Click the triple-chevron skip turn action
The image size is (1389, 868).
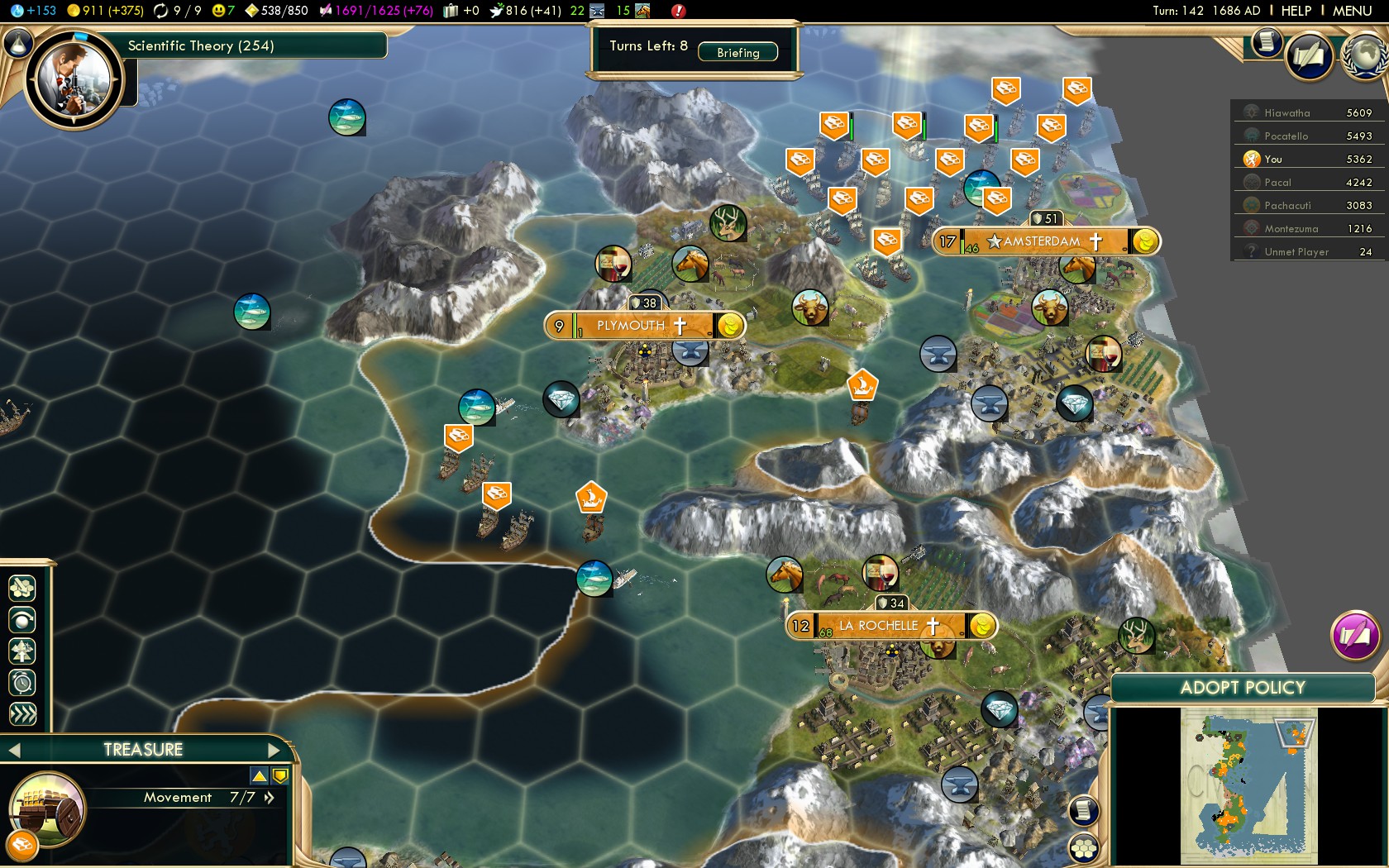click(22, 713)
